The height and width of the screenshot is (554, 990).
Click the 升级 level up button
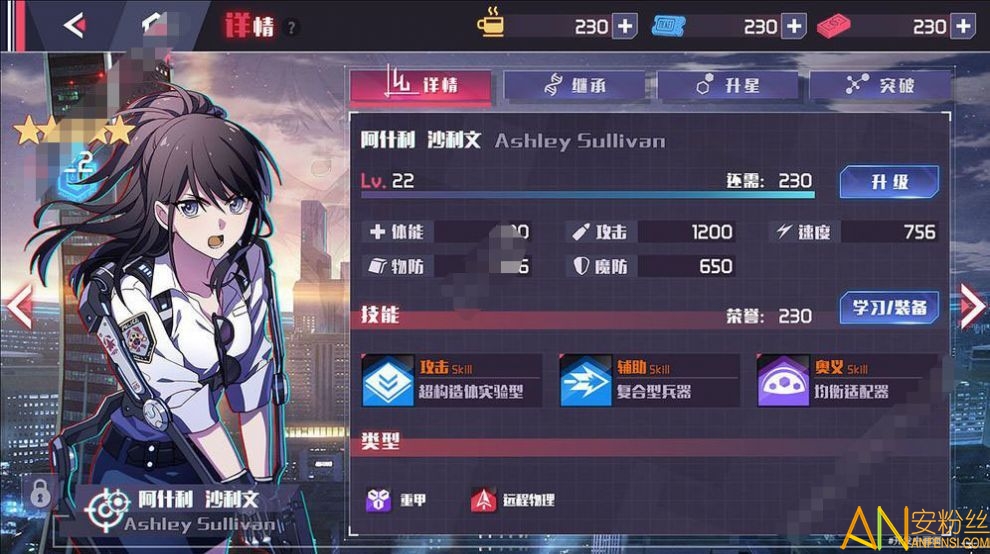click(x=889, y=182)
